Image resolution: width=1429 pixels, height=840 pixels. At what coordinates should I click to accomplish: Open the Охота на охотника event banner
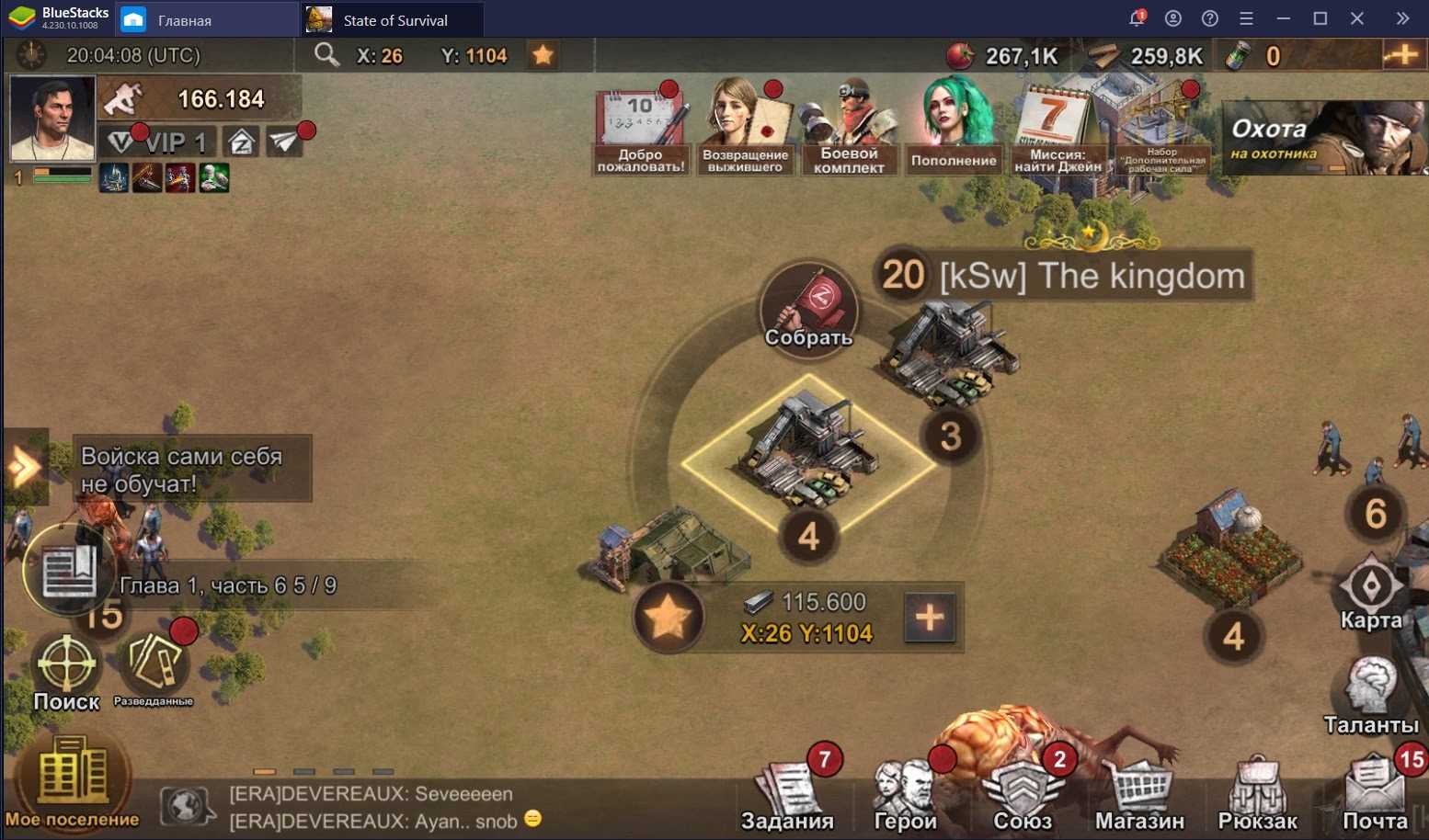tap(1324, 138)
